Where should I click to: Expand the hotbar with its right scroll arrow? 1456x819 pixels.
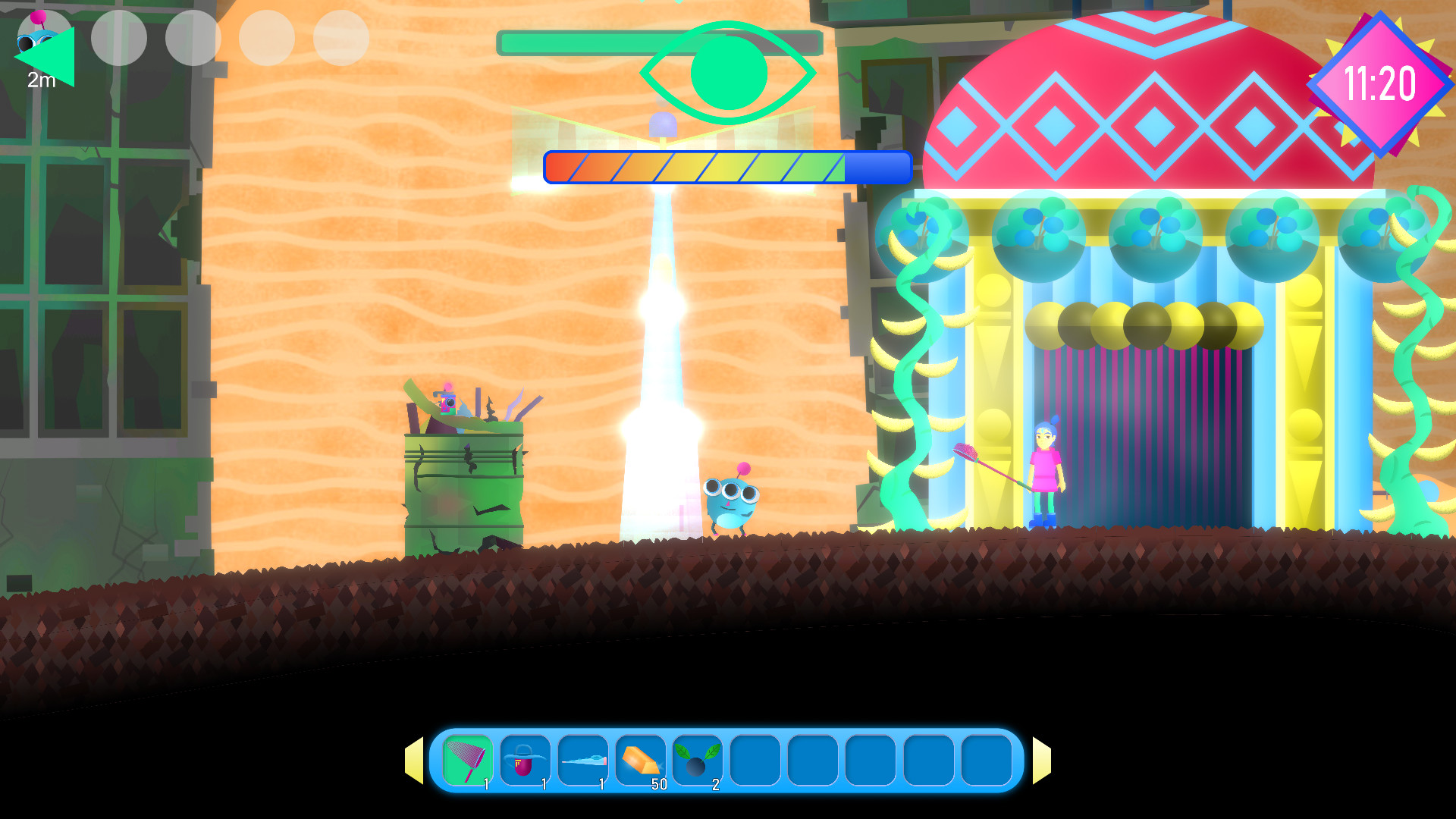click(x=1042, y=760)
